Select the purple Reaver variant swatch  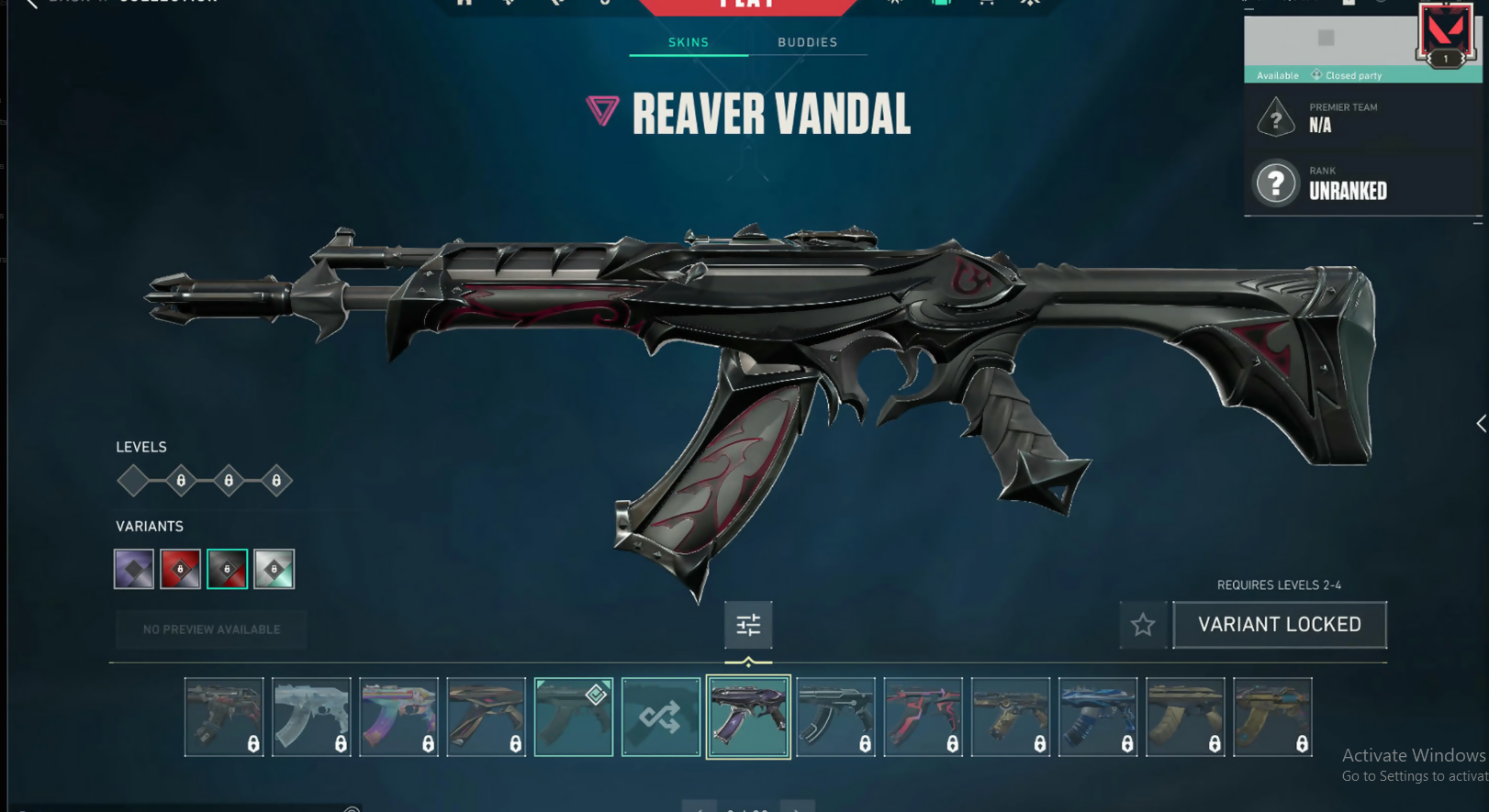(134, 569)
